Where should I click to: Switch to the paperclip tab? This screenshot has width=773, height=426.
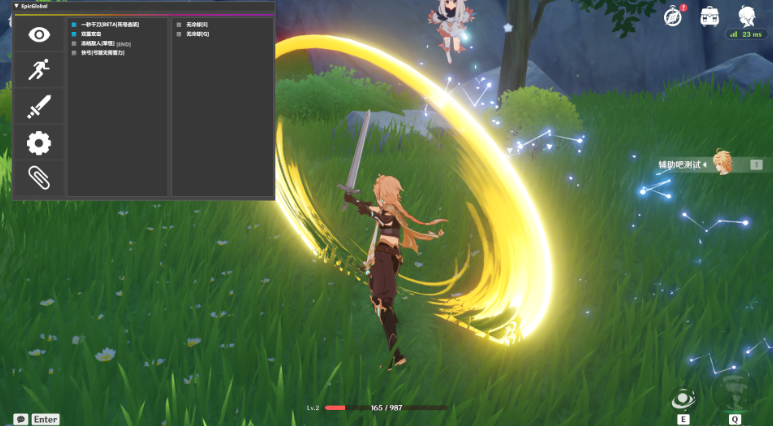(39, 178)
